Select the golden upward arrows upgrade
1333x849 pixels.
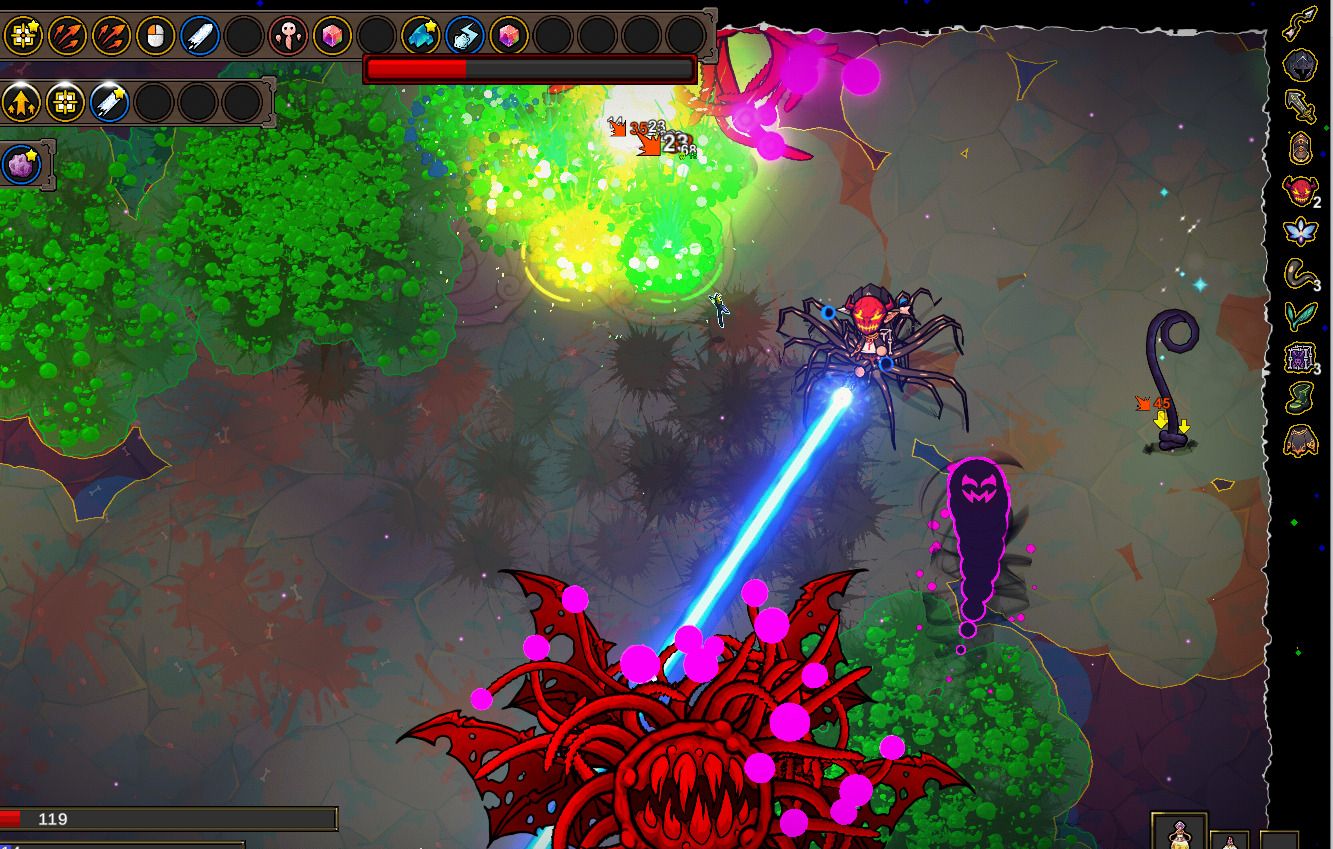click(x=21, y=102)
